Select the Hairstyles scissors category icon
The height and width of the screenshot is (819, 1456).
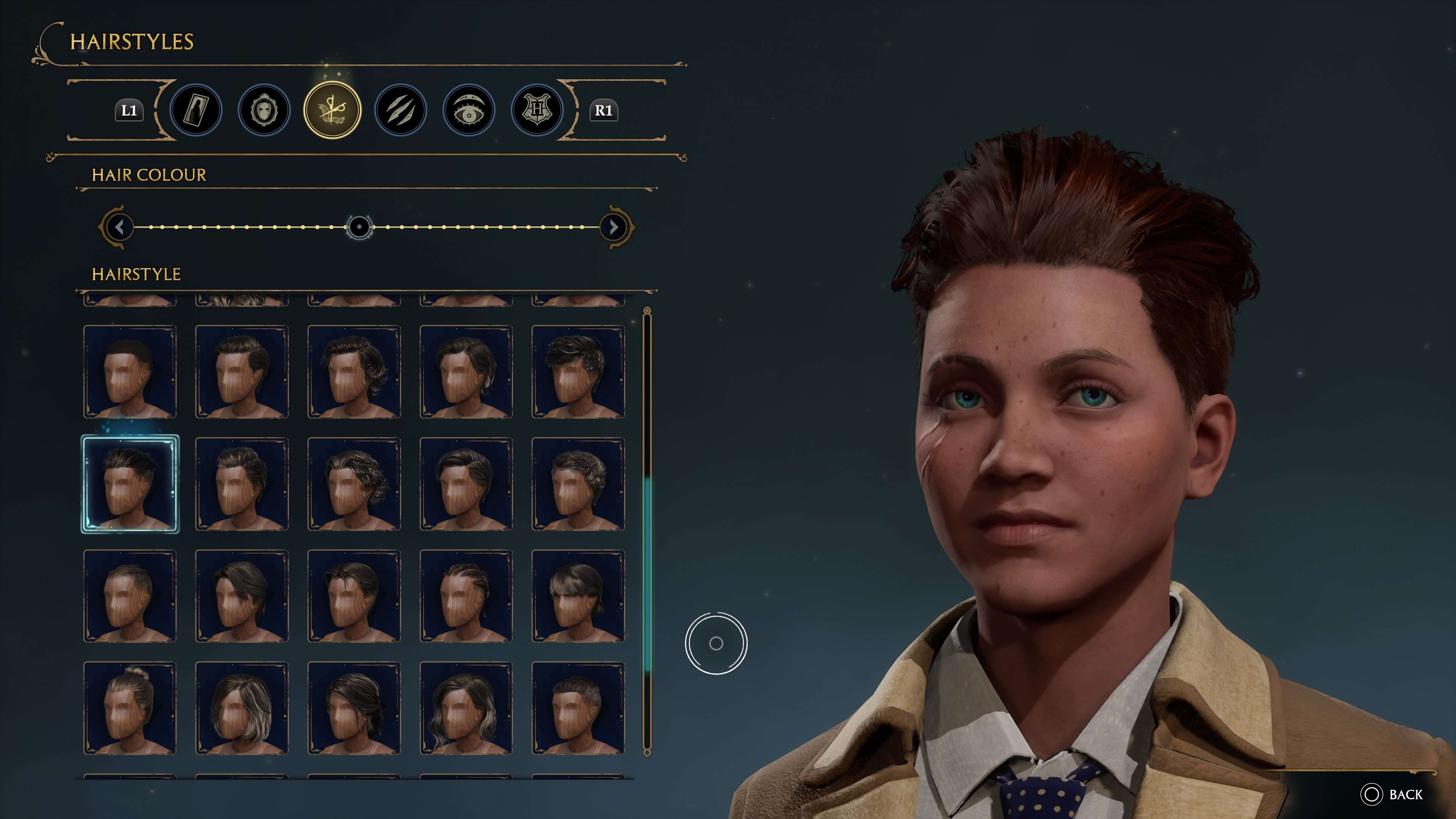333,110
